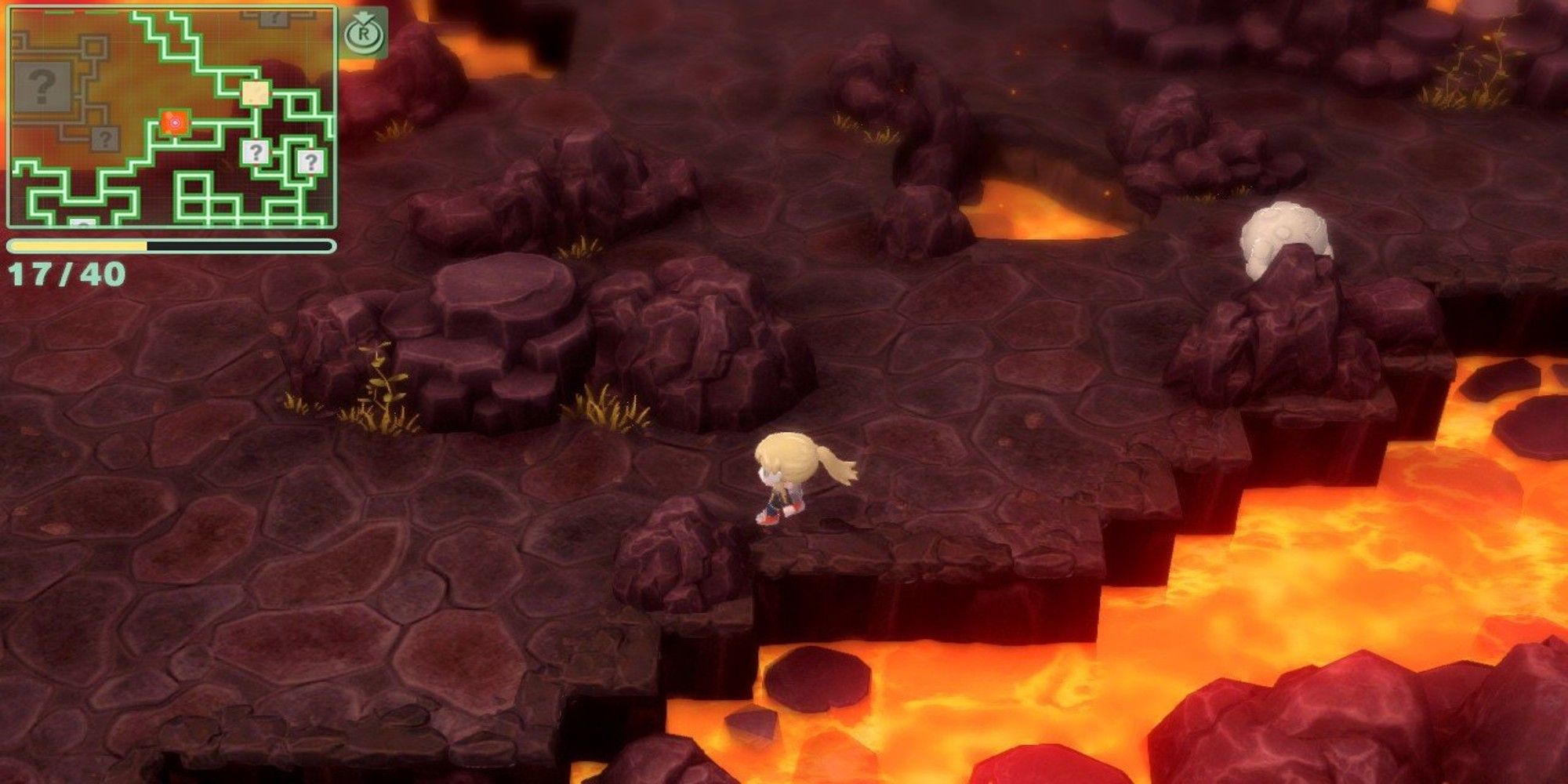The image size is (1568, 784).
Task: Select the rightmost question-mark hideaway icon
Action: [310, 161]
